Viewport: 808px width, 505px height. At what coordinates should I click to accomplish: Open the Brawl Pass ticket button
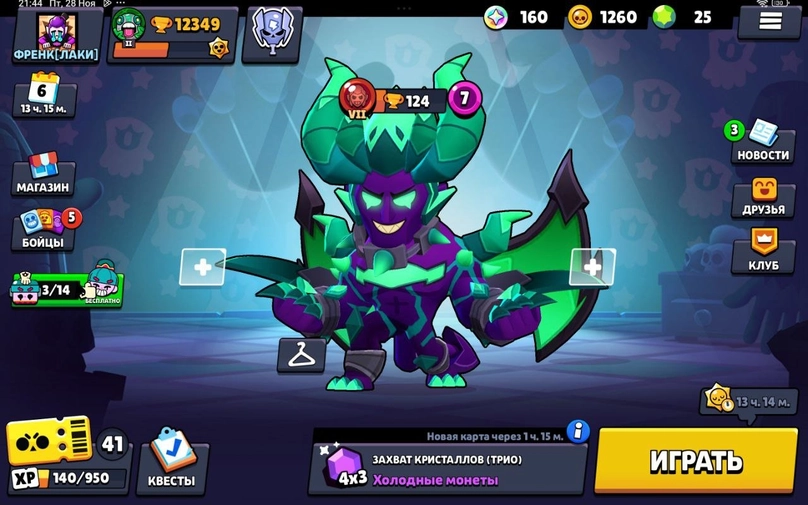click(x=50, y=441)
